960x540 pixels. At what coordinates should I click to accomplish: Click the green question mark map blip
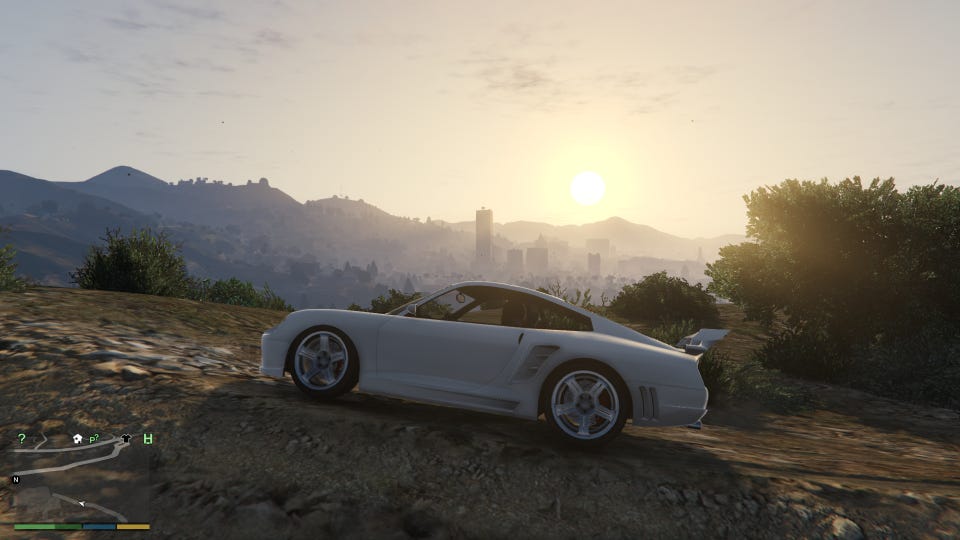pos(22,439)
